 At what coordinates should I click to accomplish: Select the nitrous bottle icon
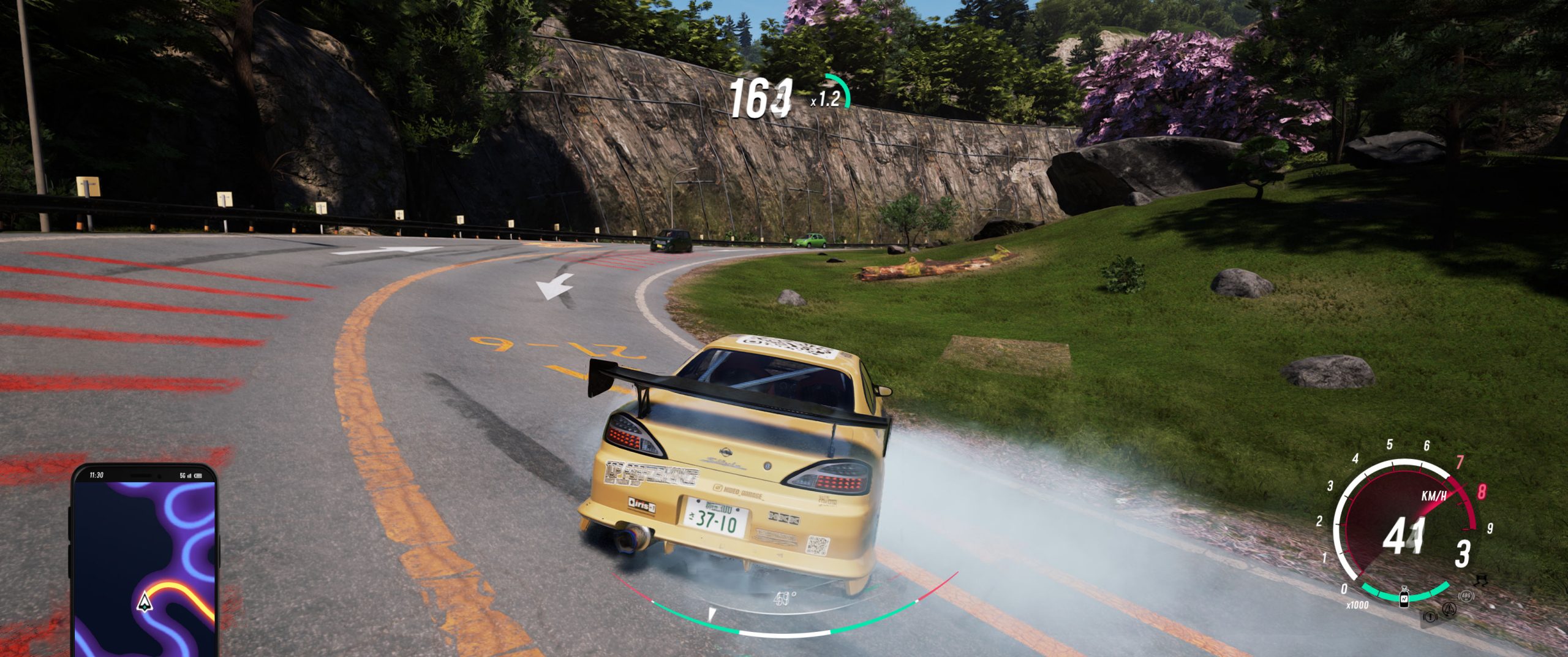[x=1404, y=596]
